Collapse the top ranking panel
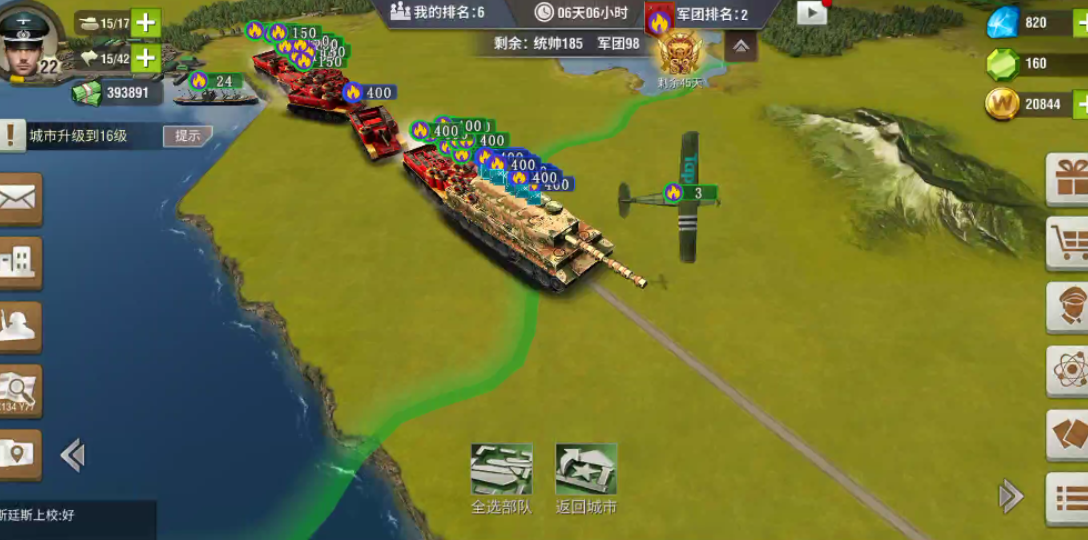The image size is (1088, 540). click(x=740, y=46)
